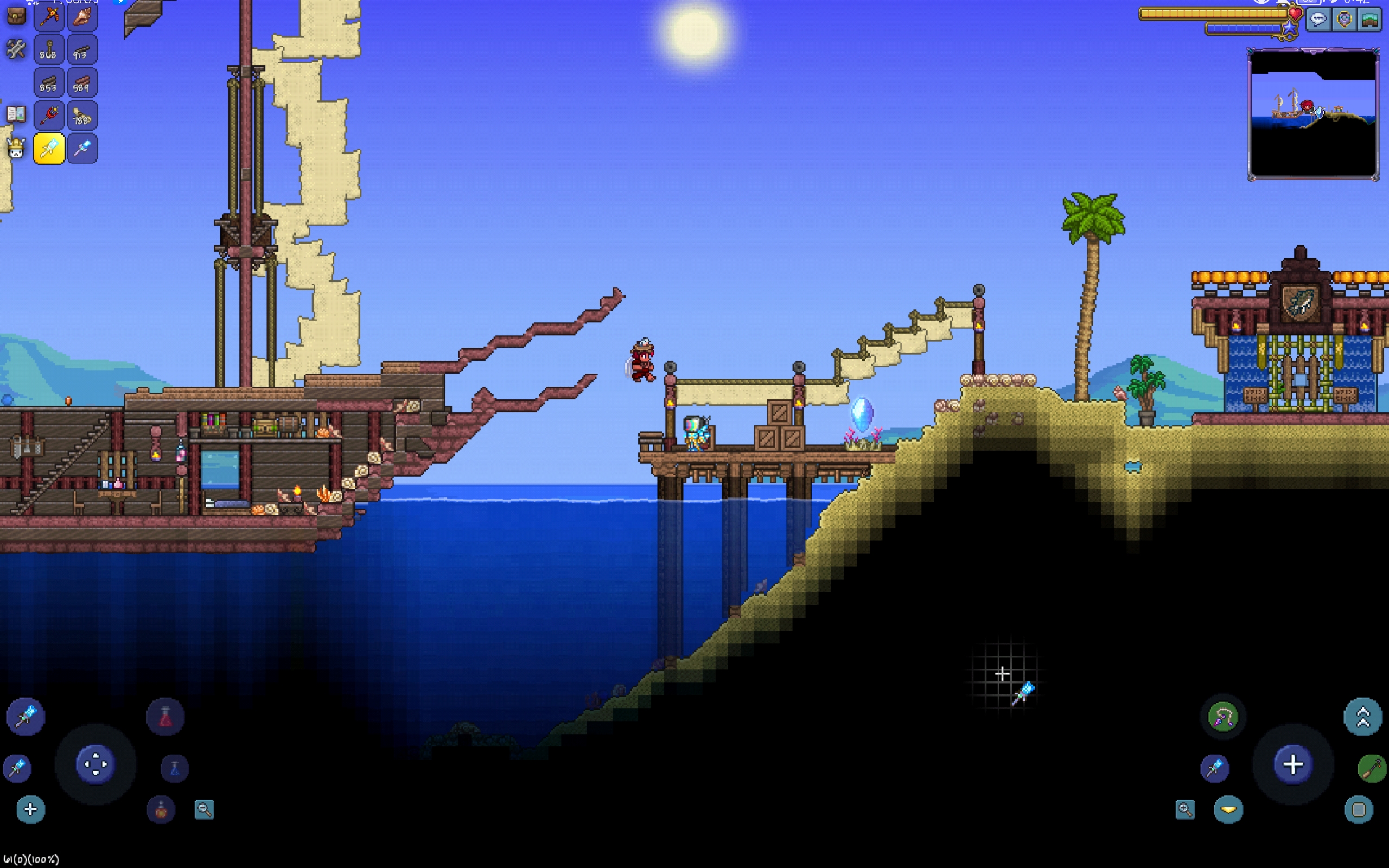
Task: Zoom in with the right magnifier button
Action: click(1184, 809)
